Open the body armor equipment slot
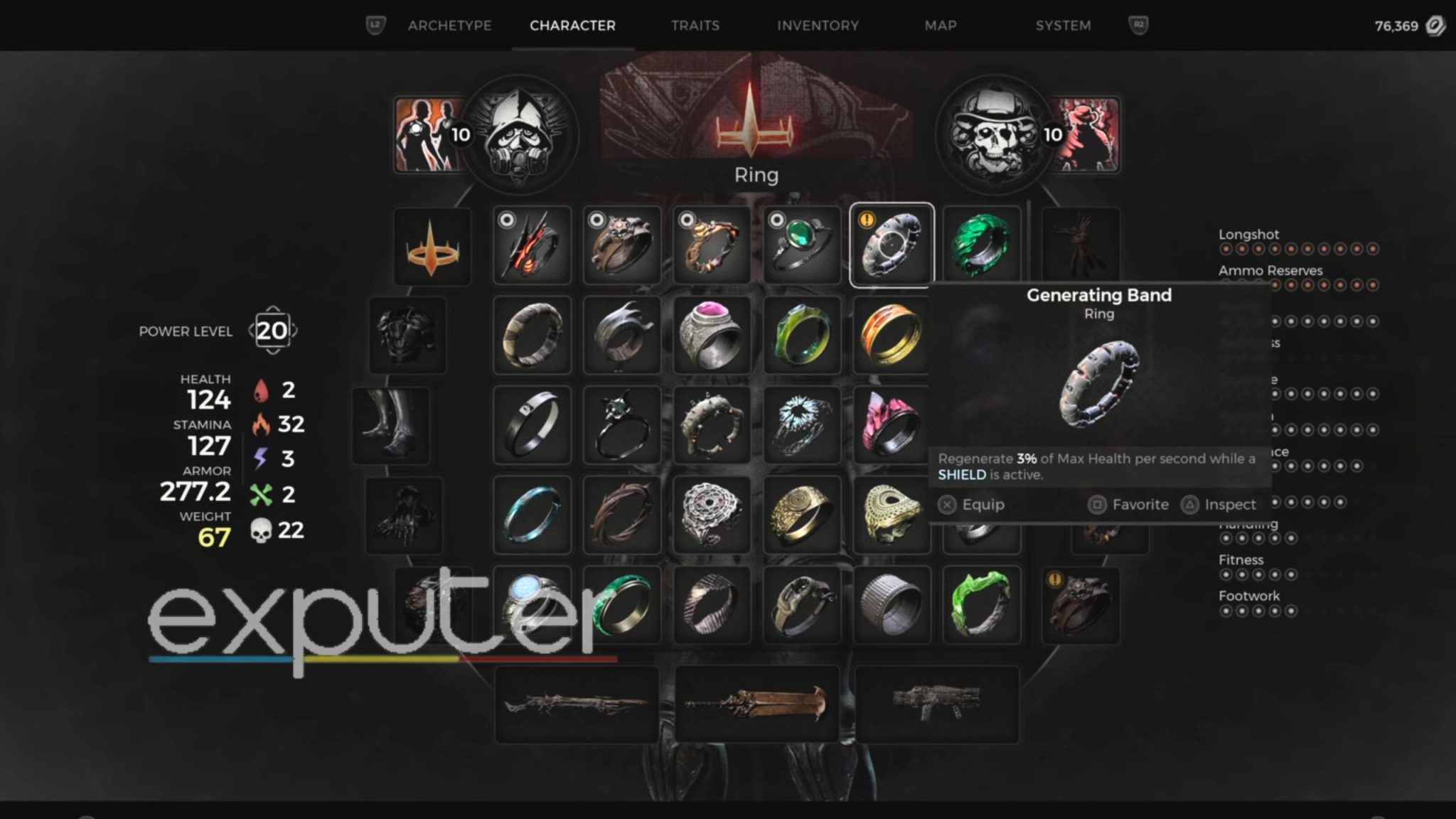The height and width of the screenshot is (819, 1456). pos(407,335)
